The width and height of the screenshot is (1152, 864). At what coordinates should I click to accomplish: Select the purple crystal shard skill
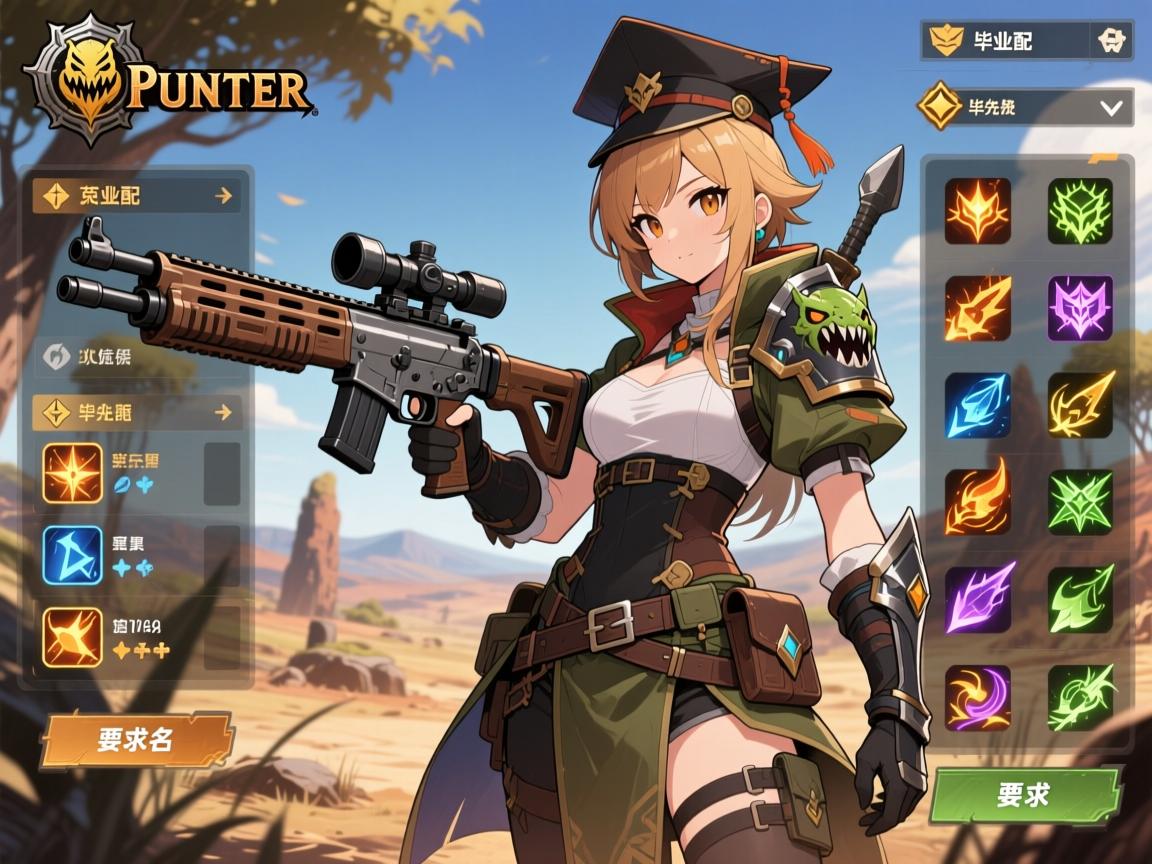(977, 598)
